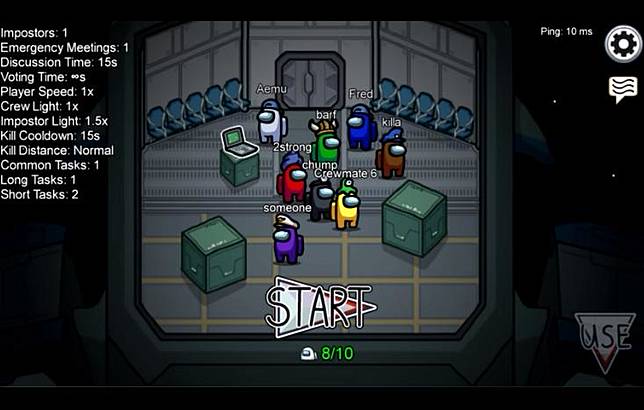
Task: Tap the USE button
Action: click(604, 340)
